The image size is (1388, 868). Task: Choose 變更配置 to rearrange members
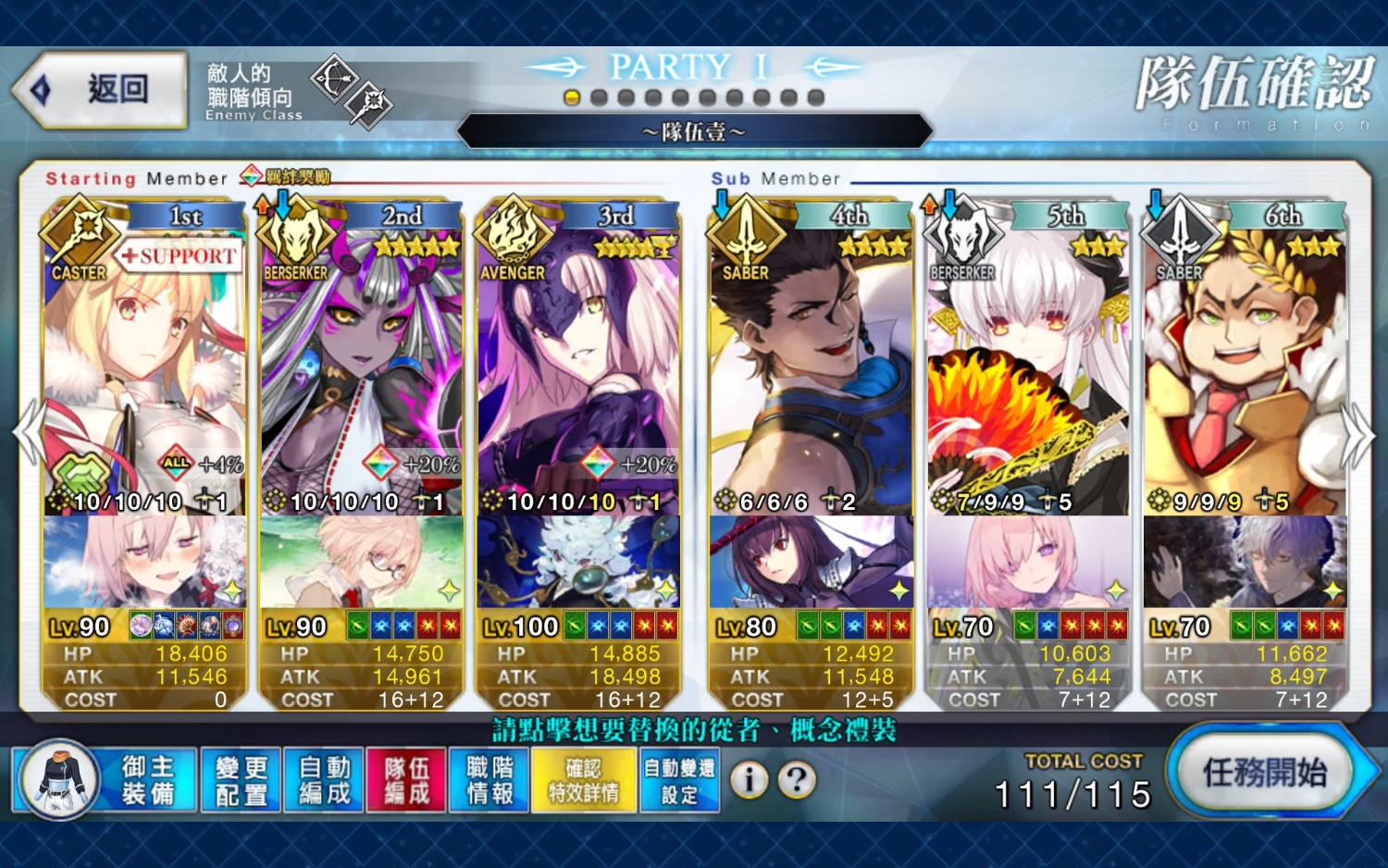241,780
